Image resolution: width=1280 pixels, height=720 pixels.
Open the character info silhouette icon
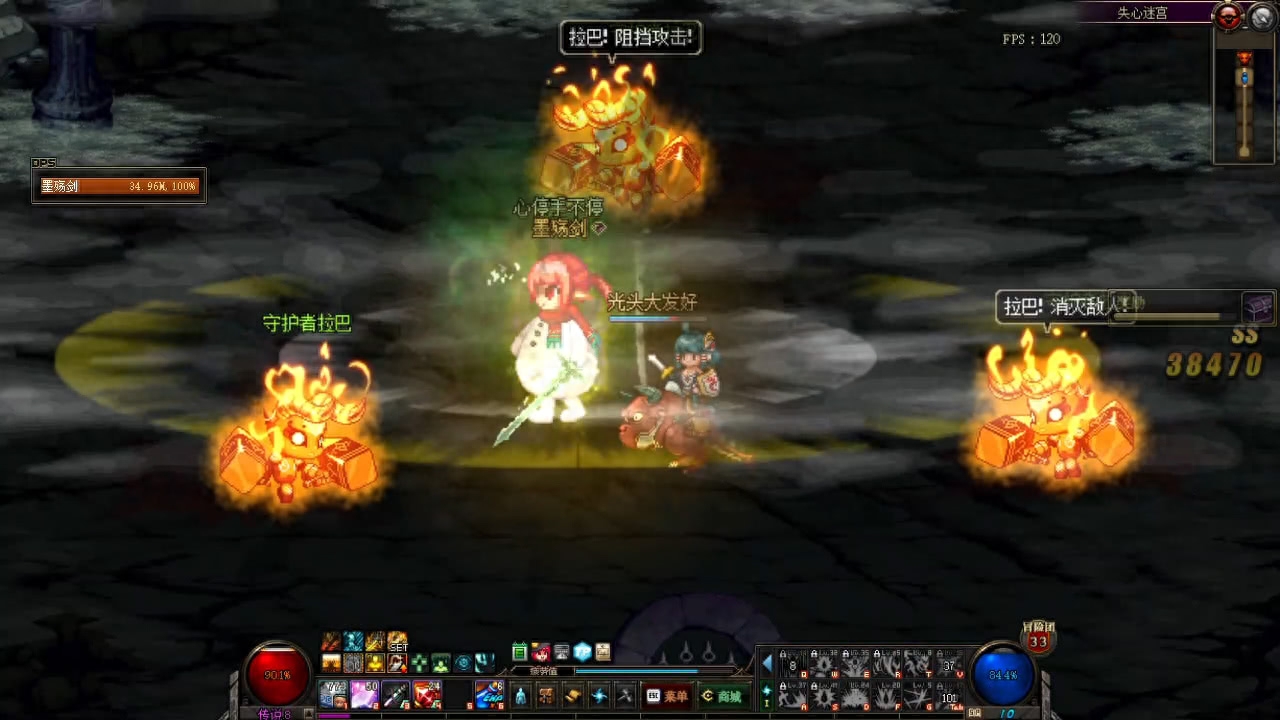pyautogui.click(x=520, y=696)
